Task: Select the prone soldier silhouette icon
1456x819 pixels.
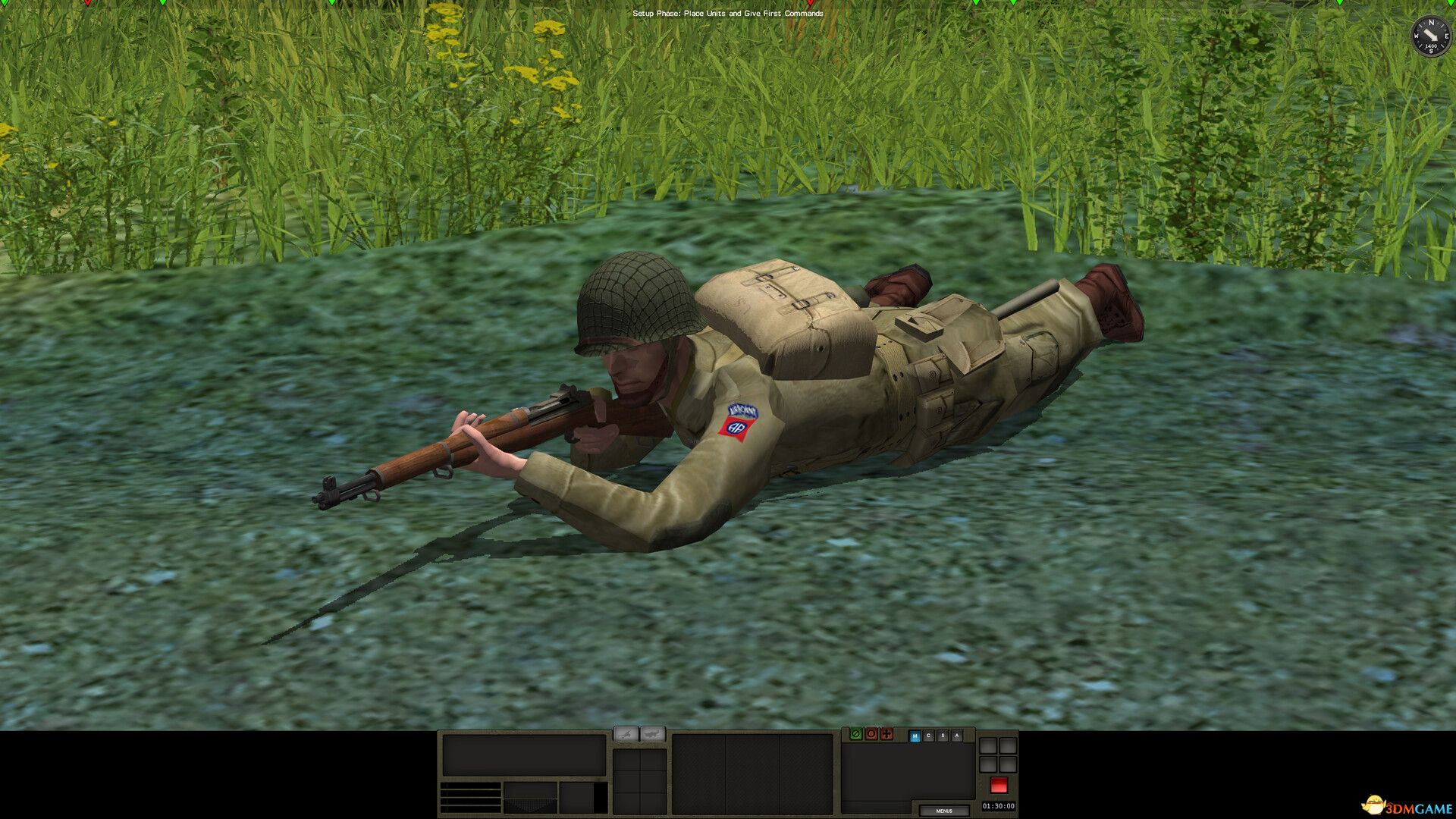Action: [626, 734]
